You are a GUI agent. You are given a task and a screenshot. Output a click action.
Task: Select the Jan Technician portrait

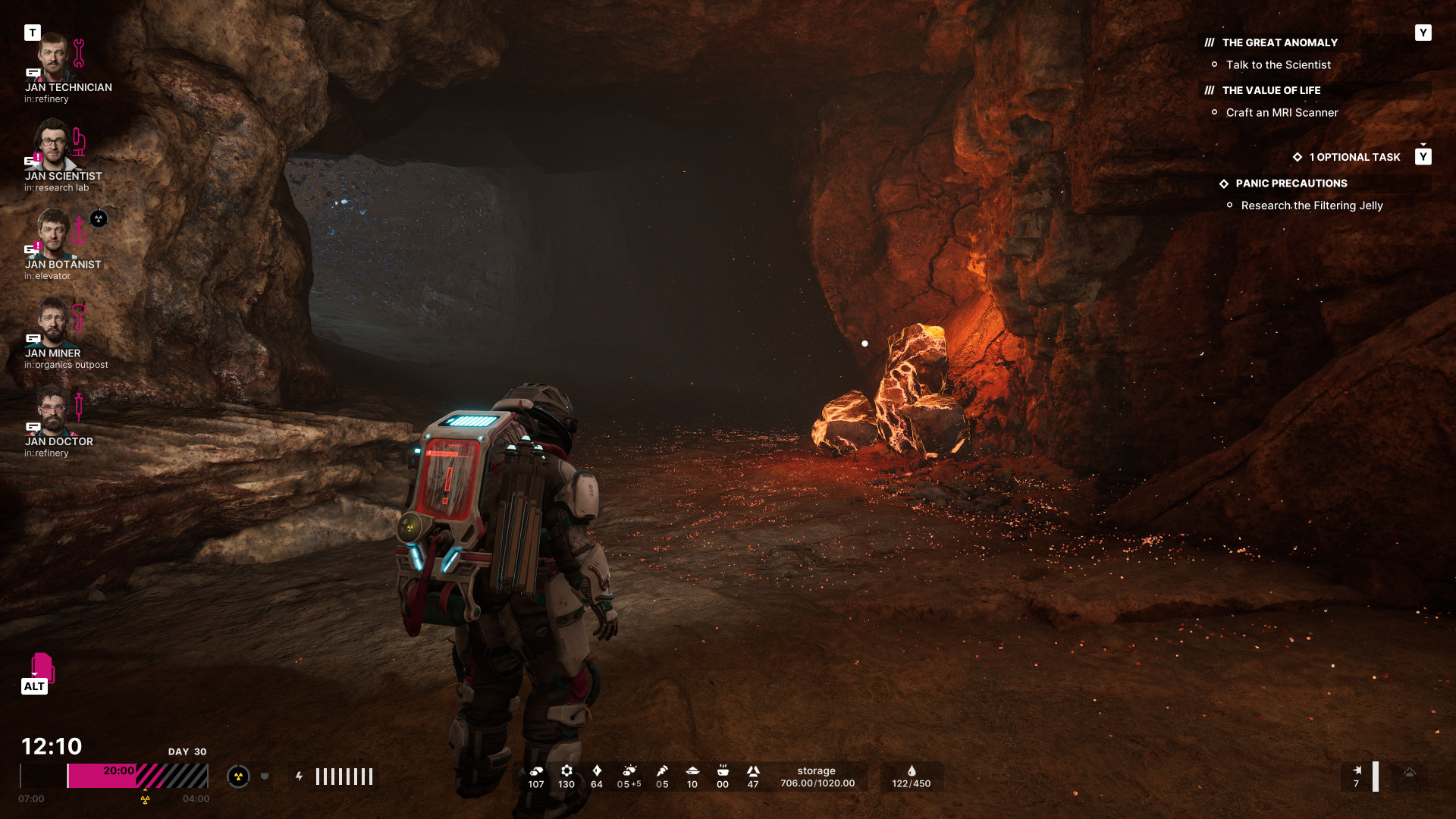(x=53, y=57)
